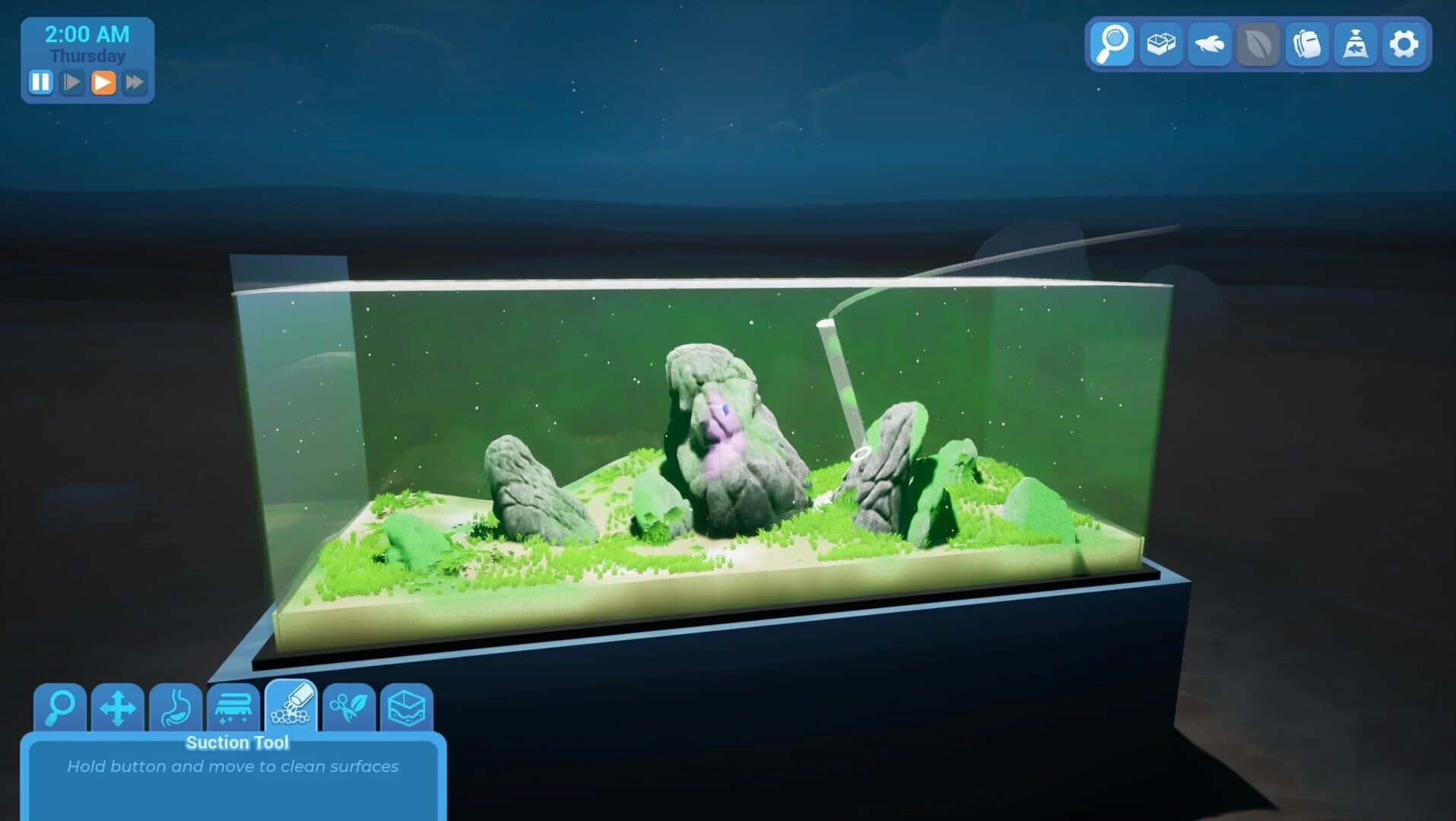The height and width of the screenshot is (821, 1456).
Task: Open the fish species panel
Action: click(x=1208, y=44)
